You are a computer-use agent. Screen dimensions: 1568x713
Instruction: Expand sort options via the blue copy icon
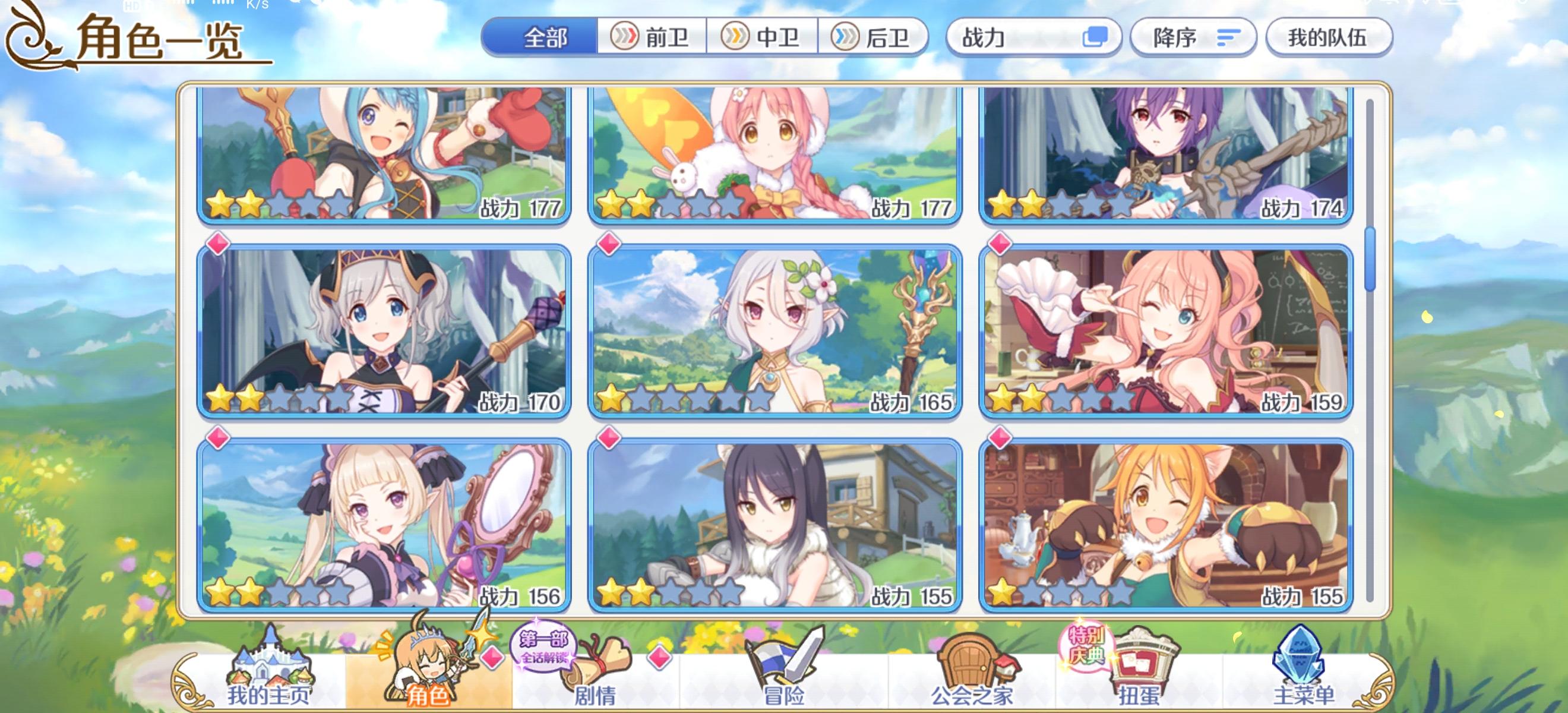pos(1099,38)
